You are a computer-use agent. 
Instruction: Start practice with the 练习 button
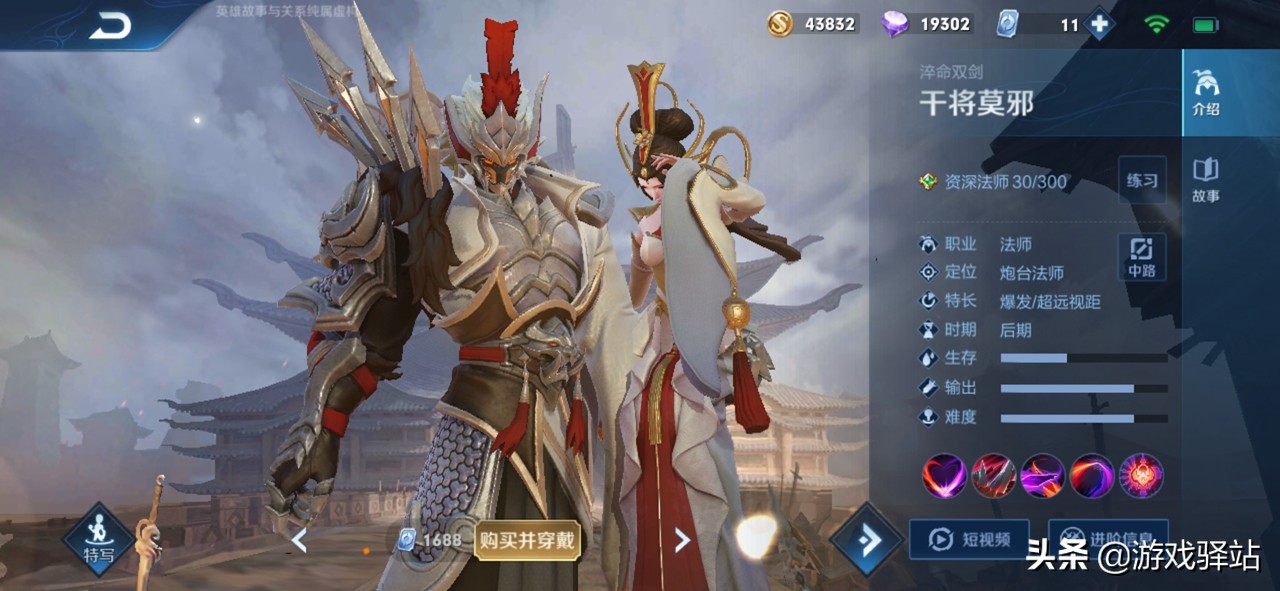pos(1141,181)
